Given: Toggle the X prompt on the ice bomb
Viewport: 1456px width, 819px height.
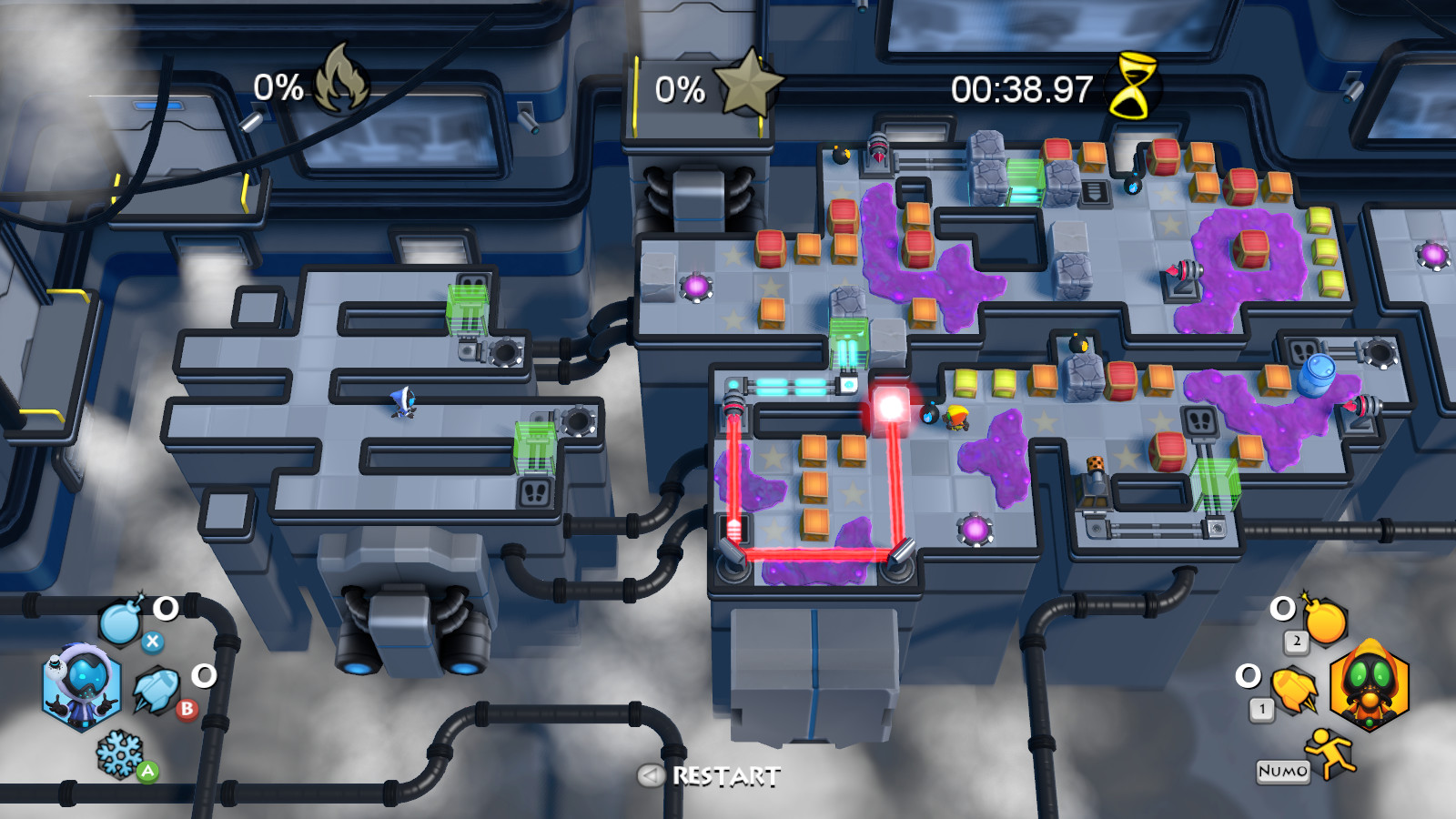Looking at the screenshot, I should (153, 641).
